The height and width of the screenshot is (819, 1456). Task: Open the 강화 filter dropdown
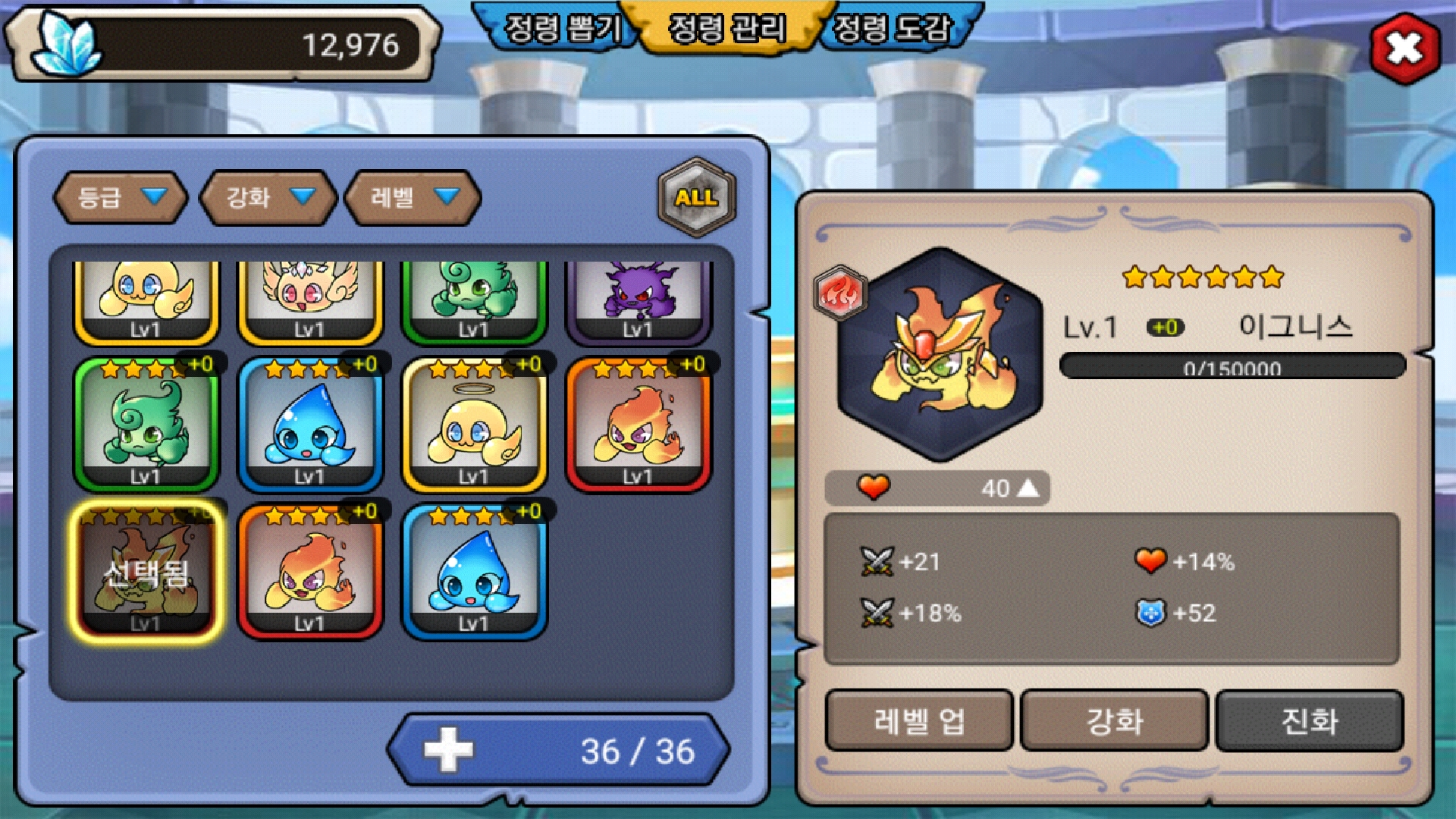pos(268,198)
